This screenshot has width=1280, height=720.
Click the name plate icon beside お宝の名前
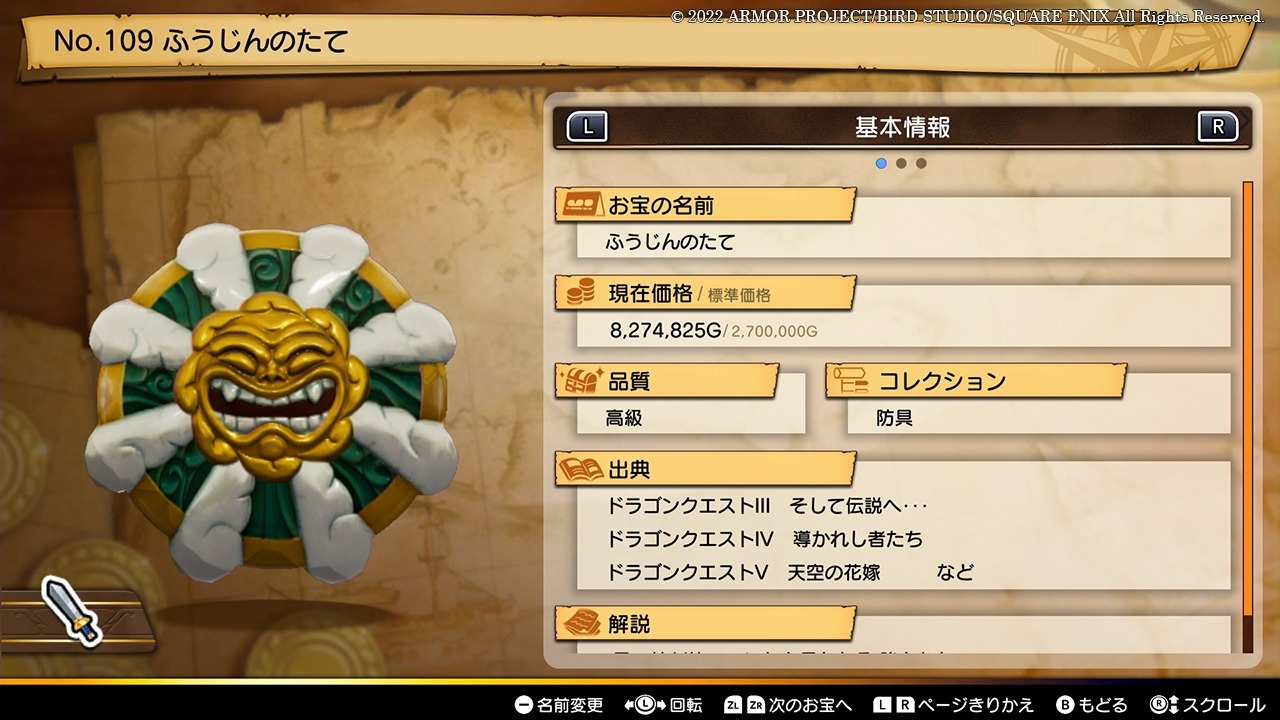pyautogui.click(x=581, y=203)
